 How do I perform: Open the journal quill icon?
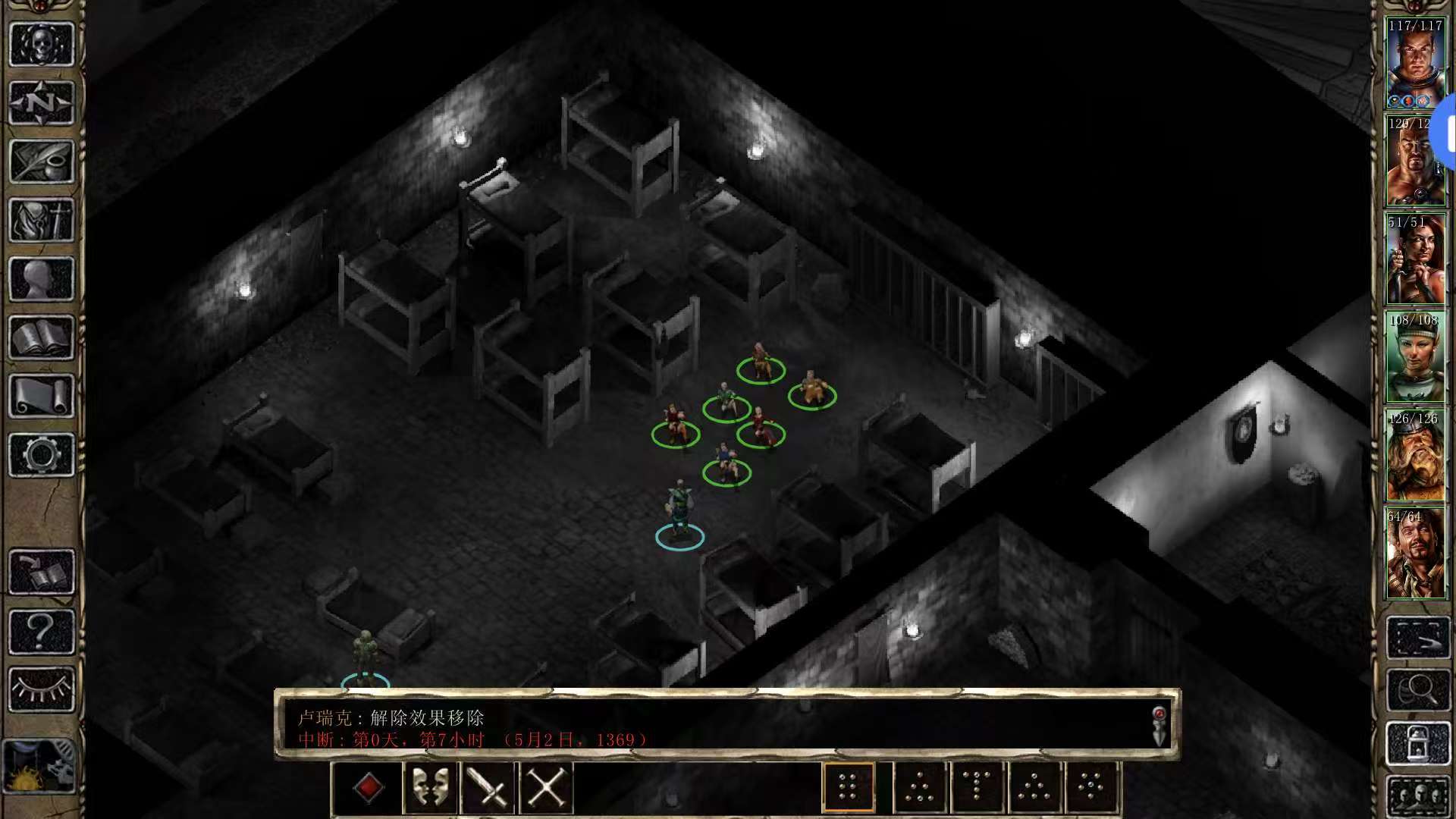click(x=42, y=162)
